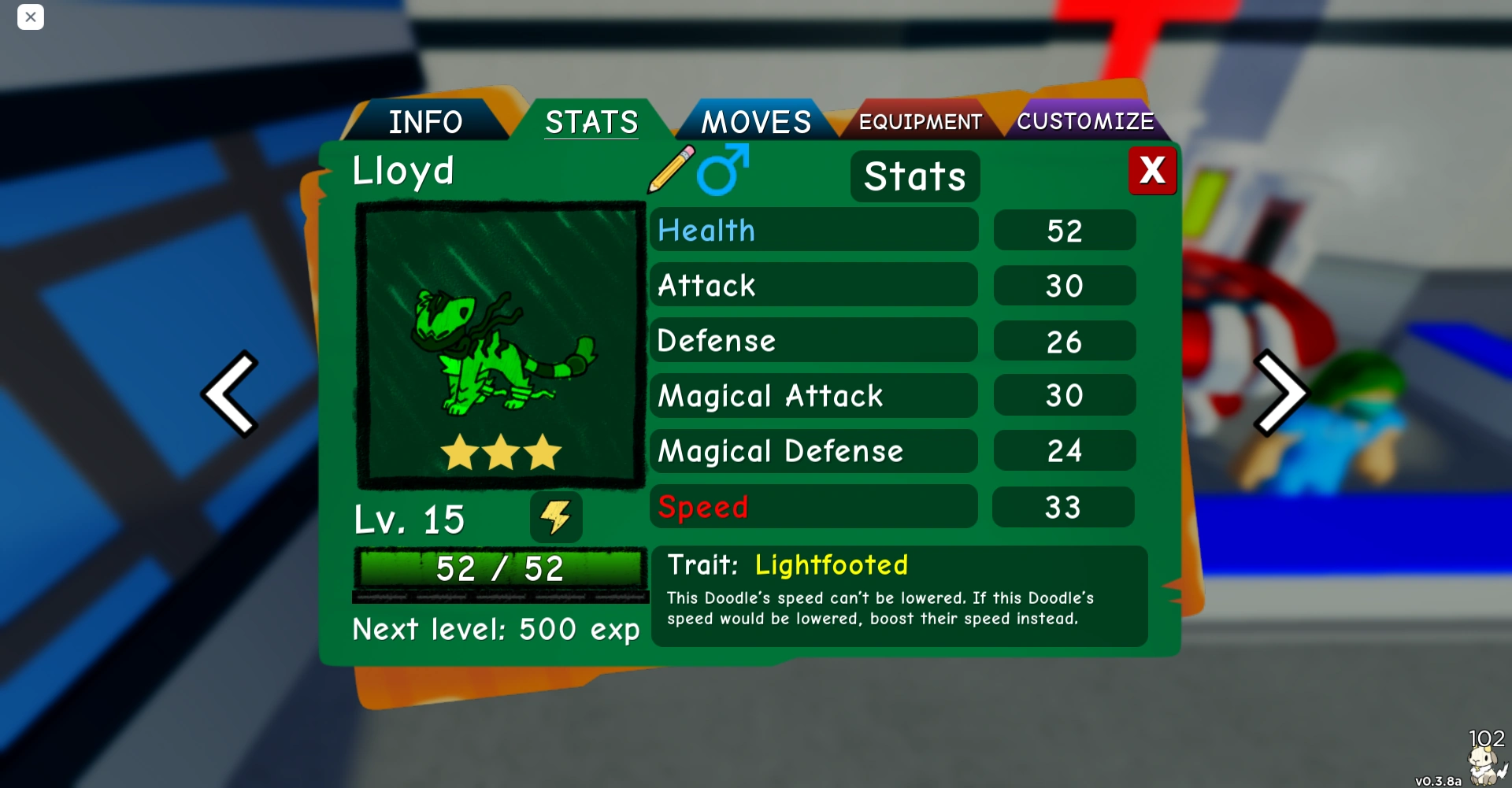Click the middle star under Lloyd's portrait
Viewport: 1512px width, 788px height.
pyautogui.click(x=500, y=451)
